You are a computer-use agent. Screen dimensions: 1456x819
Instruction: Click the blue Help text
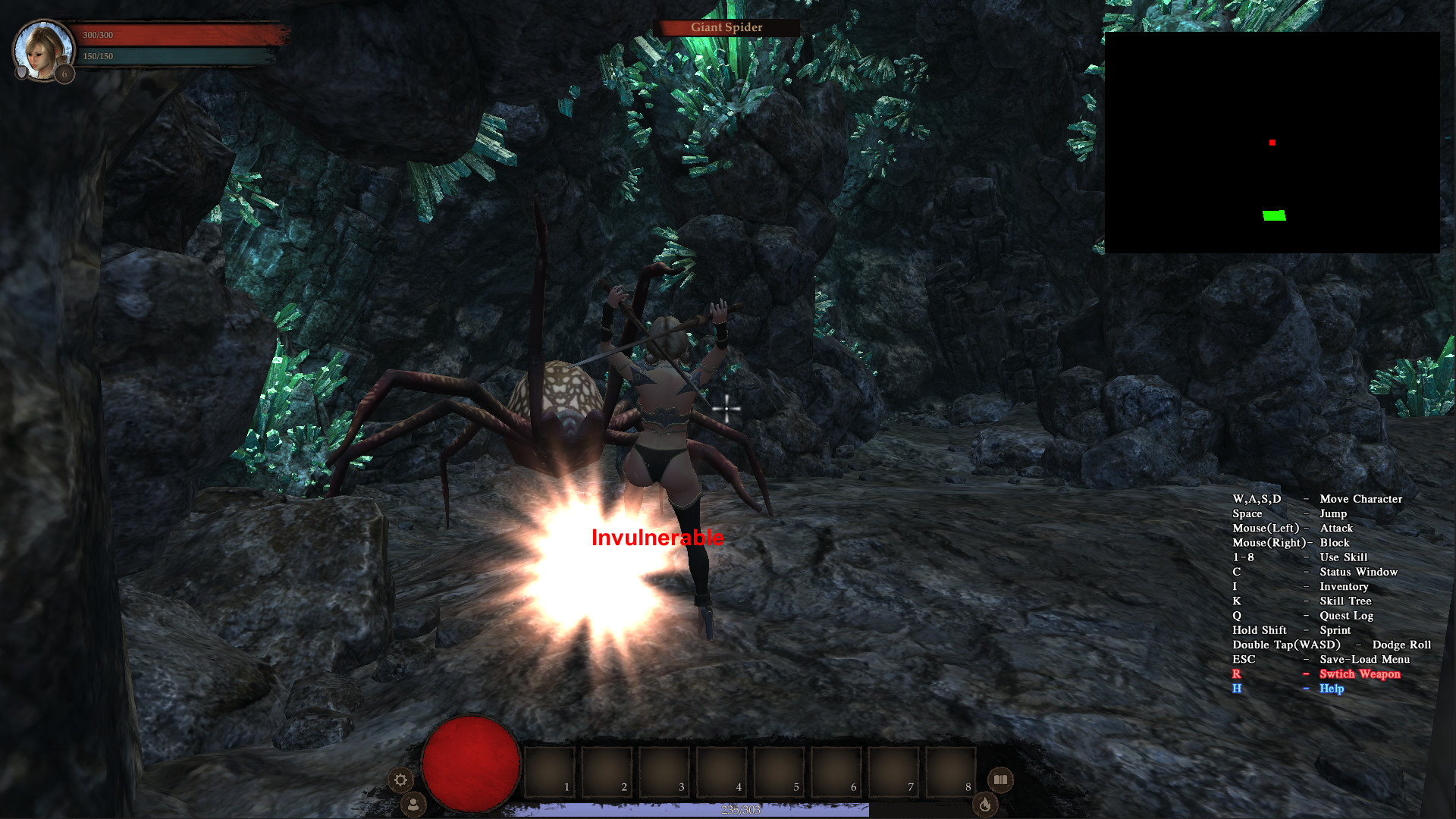pyautogui.click(x=1332, y=689)
